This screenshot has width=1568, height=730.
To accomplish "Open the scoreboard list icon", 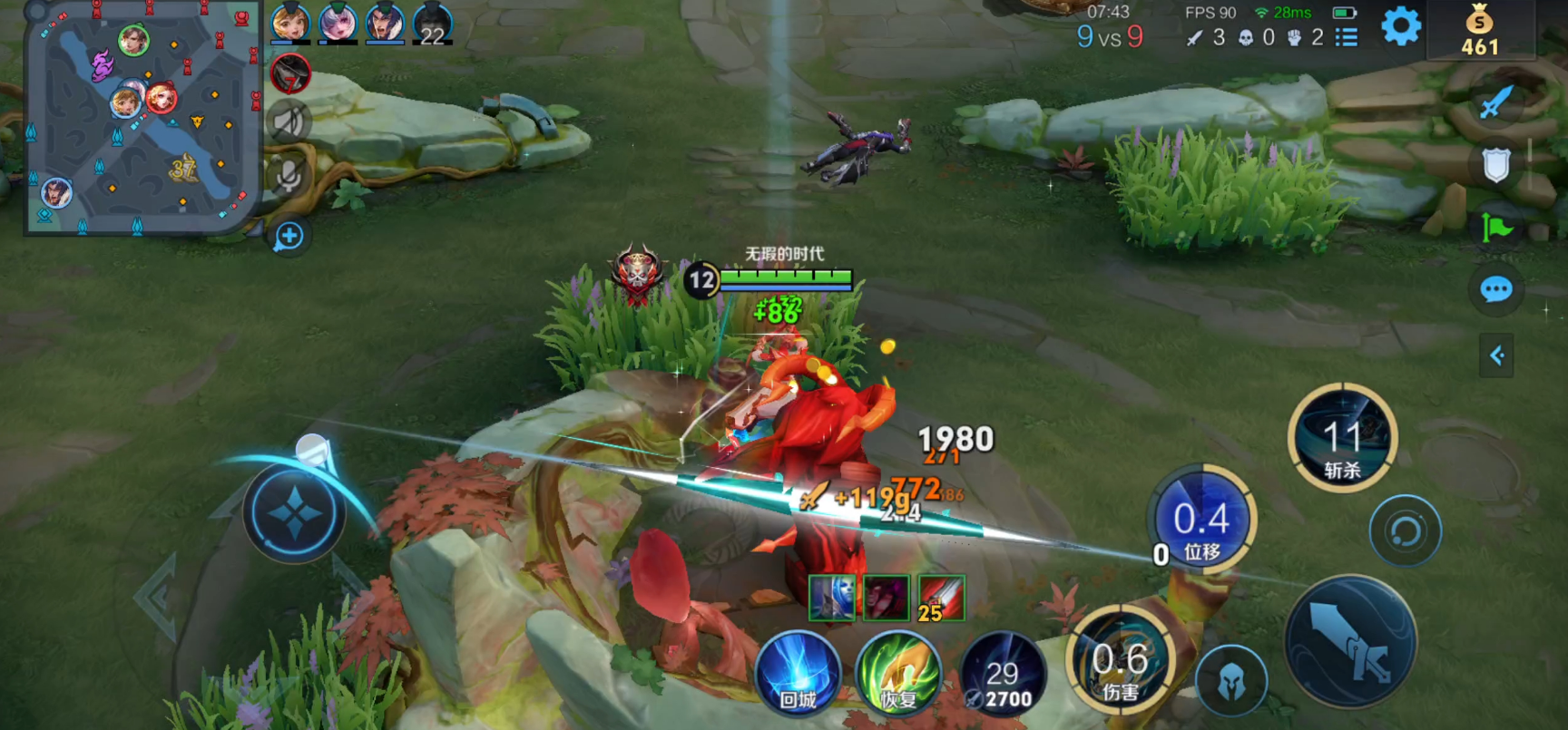I will pyautogui.click(x=1347, y=37).
